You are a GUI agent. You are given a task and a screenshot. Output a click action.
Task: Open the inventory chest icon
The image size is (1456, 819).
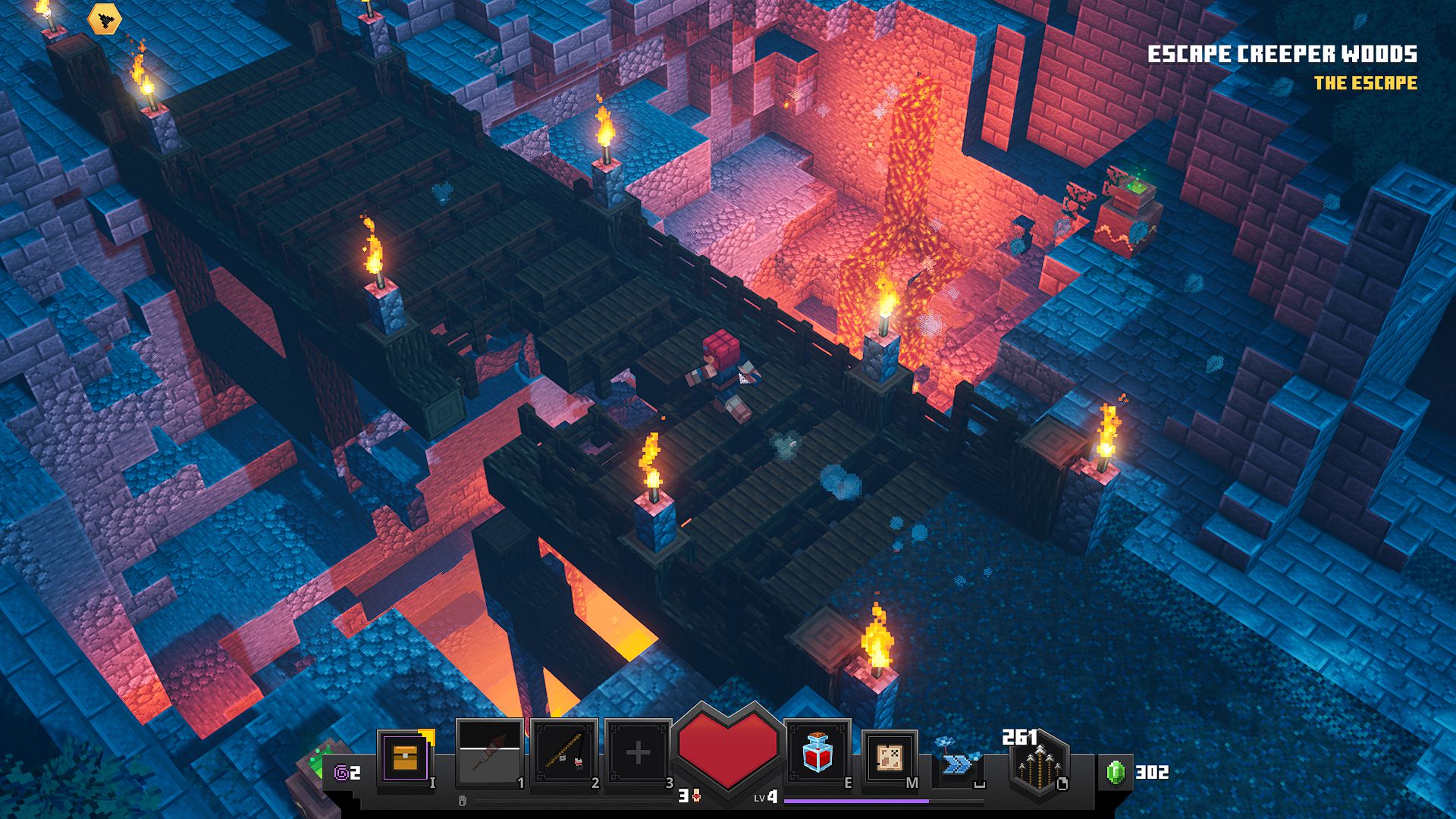(x=406, y=758)
